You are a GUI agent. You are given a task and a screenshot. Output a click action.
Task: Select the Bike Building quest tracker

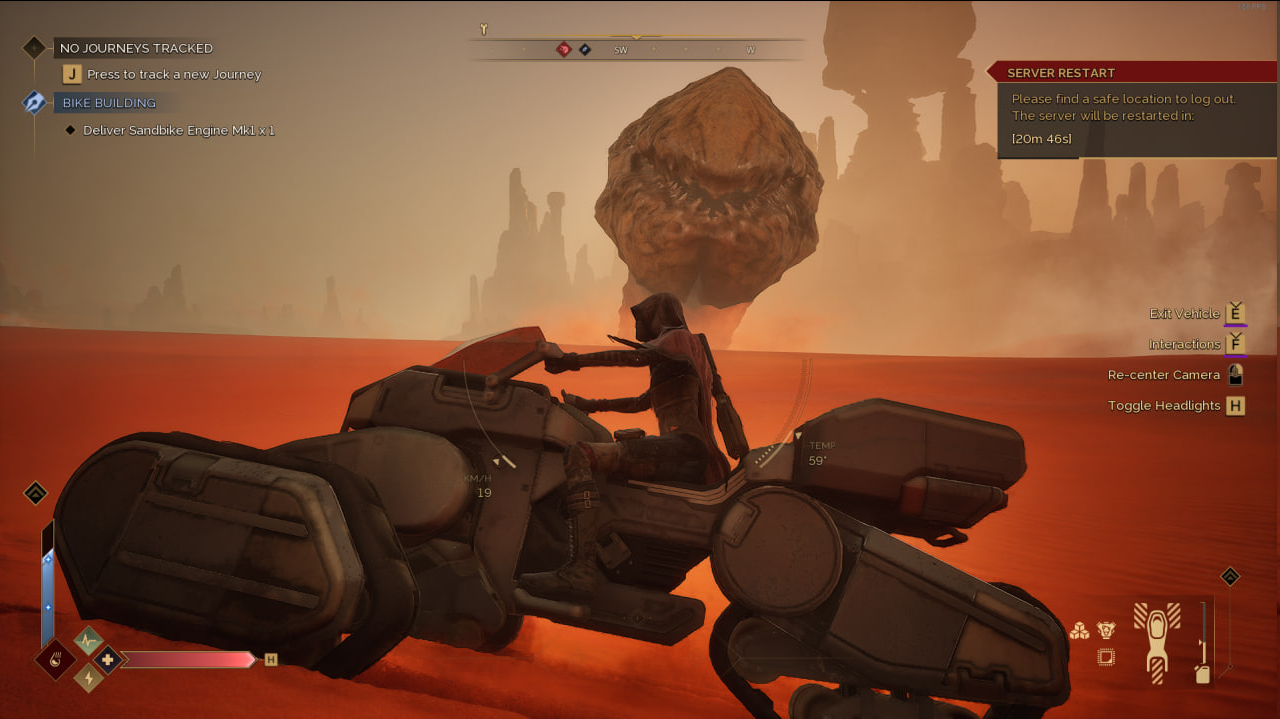[109, 103]
